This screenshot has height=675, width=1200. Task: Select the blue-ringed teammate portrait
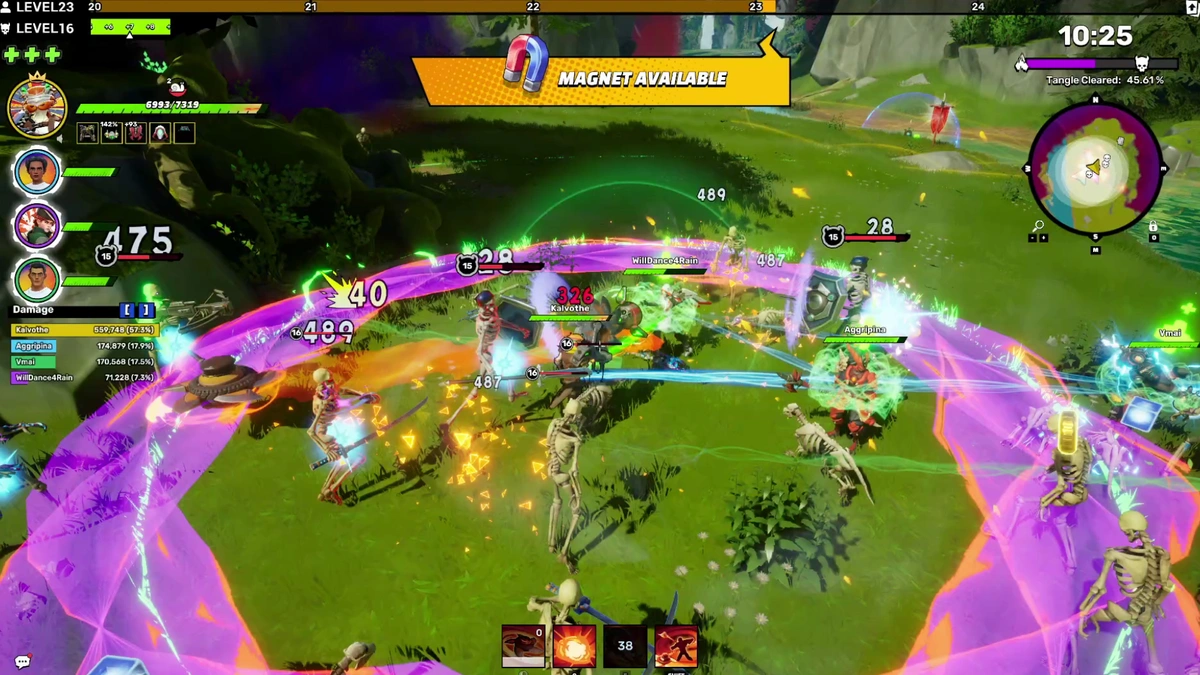[37, 173]
